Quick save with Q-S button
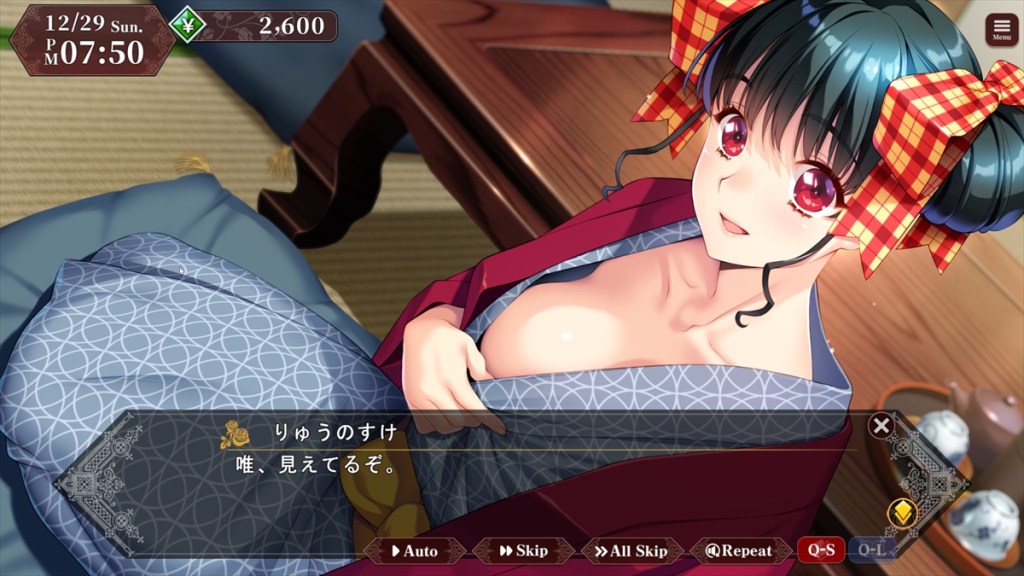This screenshot has height=576, width=1024. coord(820,550)
